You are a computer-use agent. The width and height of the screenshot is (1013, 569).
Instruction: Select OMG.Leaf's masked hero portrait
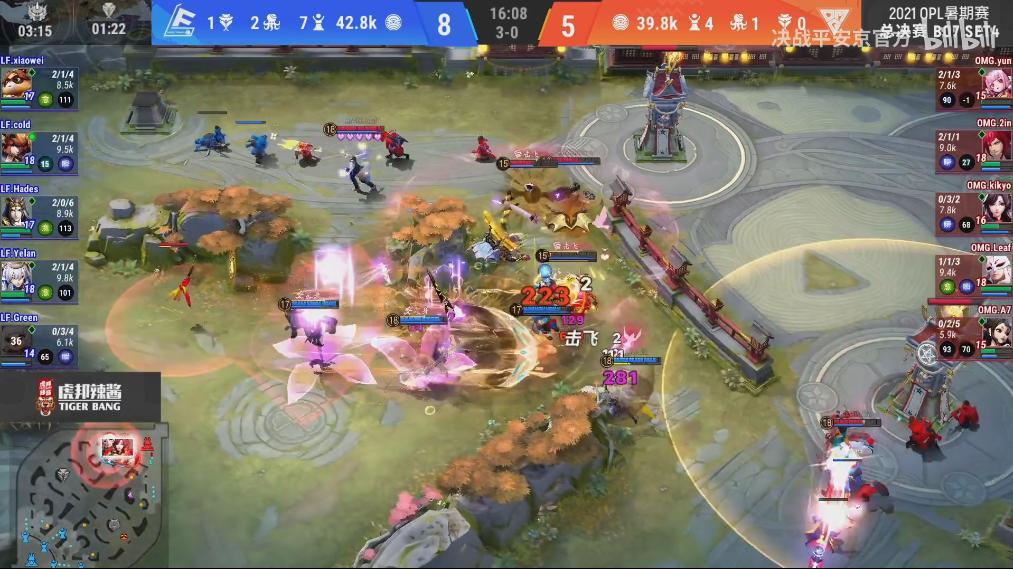click(995, 273)
